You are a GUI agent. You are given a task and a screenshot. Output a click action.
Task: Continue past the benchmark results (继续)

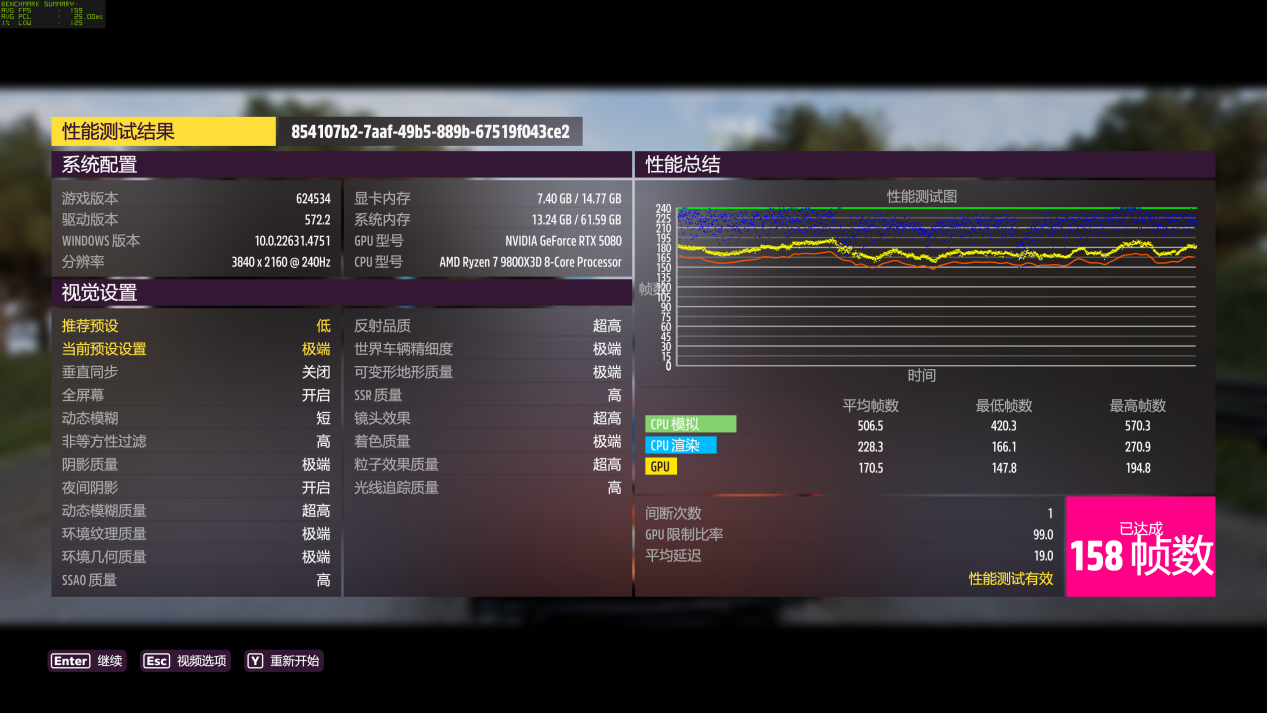coord(87,661)
